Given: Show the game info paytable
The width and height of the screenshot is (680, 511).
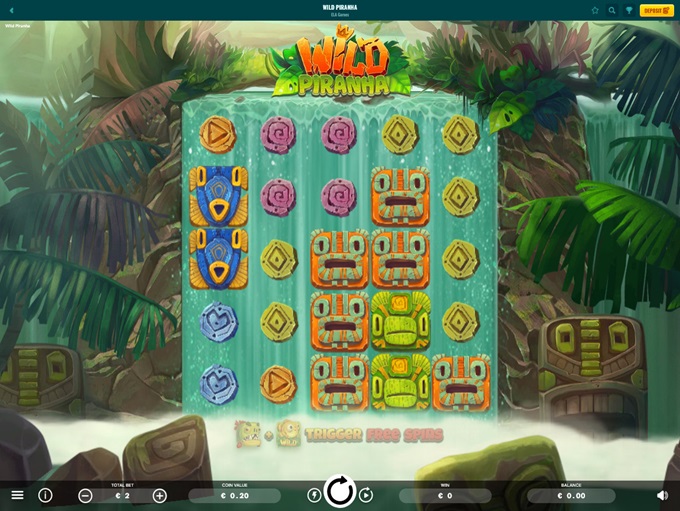Looking at the screenshot, I should point(45,495).
